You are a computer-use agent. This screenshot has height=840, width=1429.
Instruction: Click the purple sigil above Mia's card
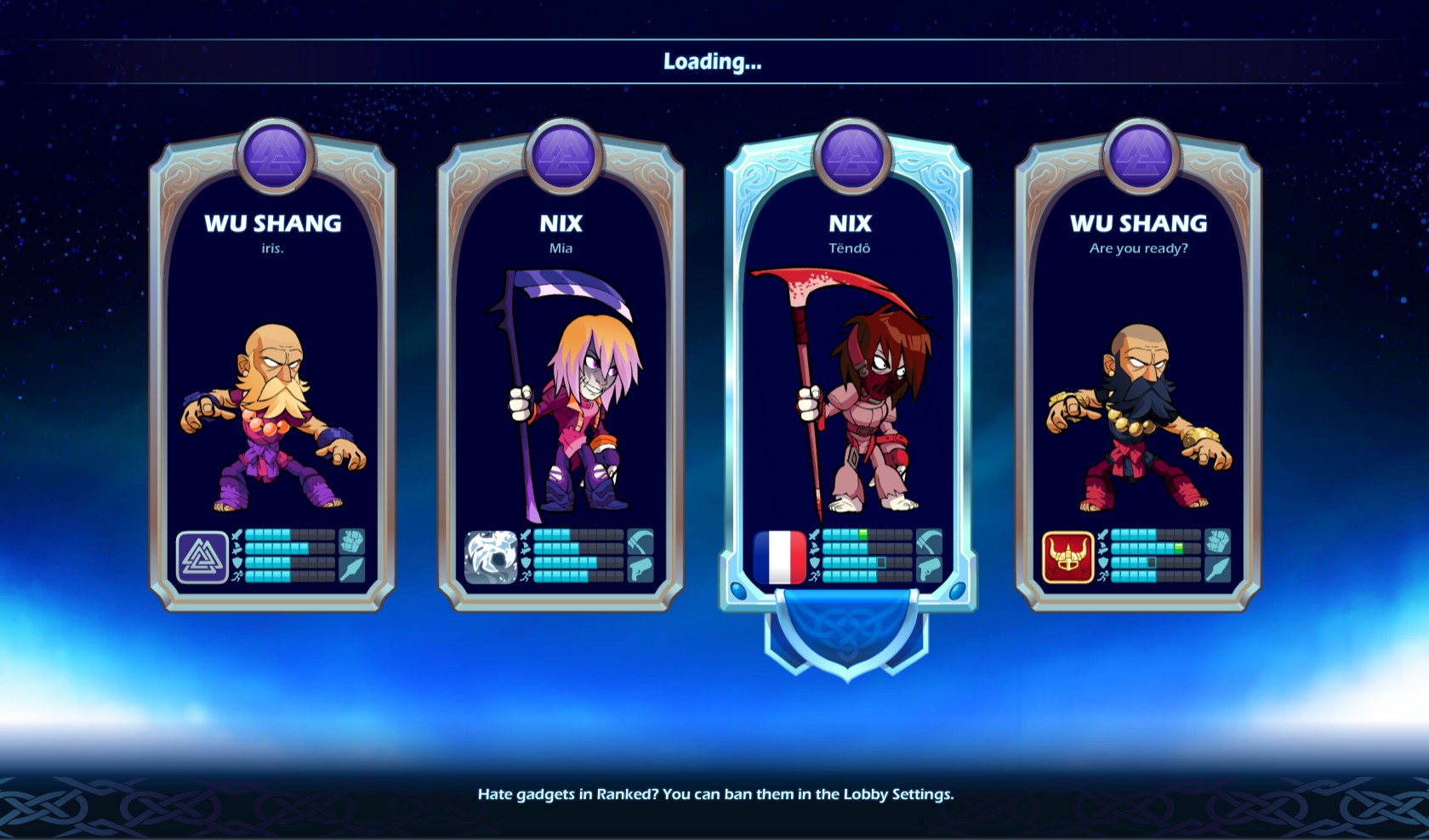pos(561,157)
